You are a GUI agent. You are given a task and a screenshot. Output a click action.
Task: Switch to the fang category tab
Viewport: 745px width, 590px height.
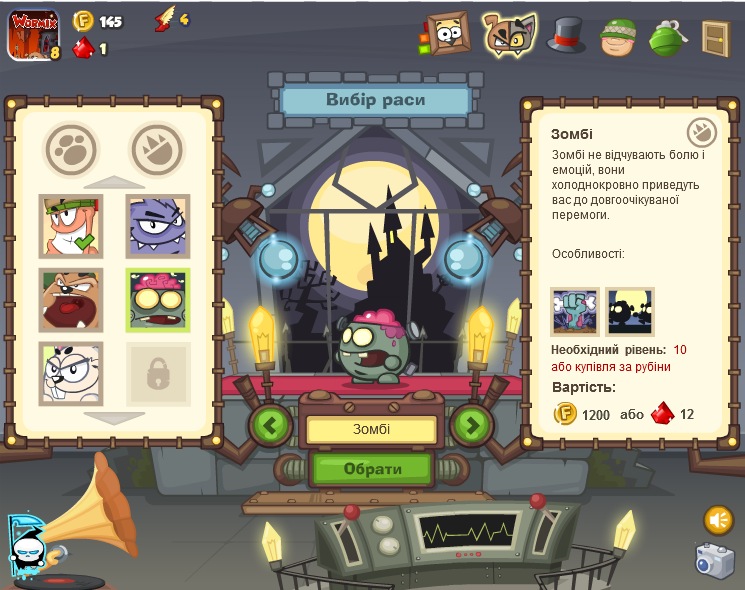157,151
